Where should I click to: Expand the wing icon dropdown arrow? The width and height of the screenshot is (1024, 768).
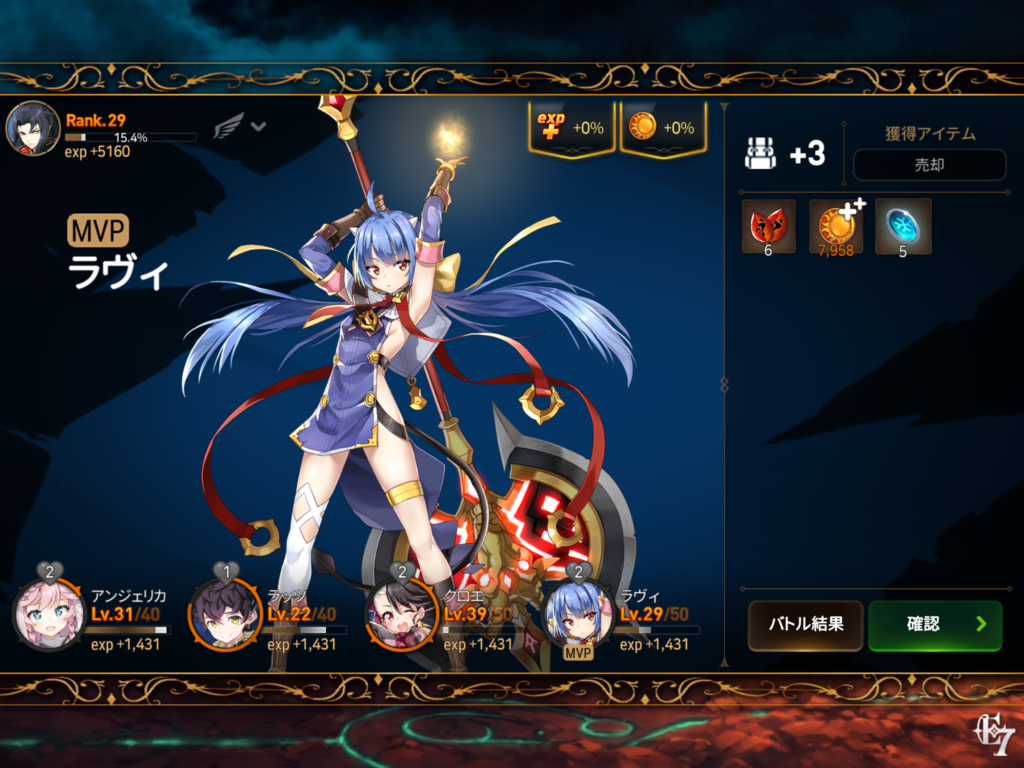258,127
